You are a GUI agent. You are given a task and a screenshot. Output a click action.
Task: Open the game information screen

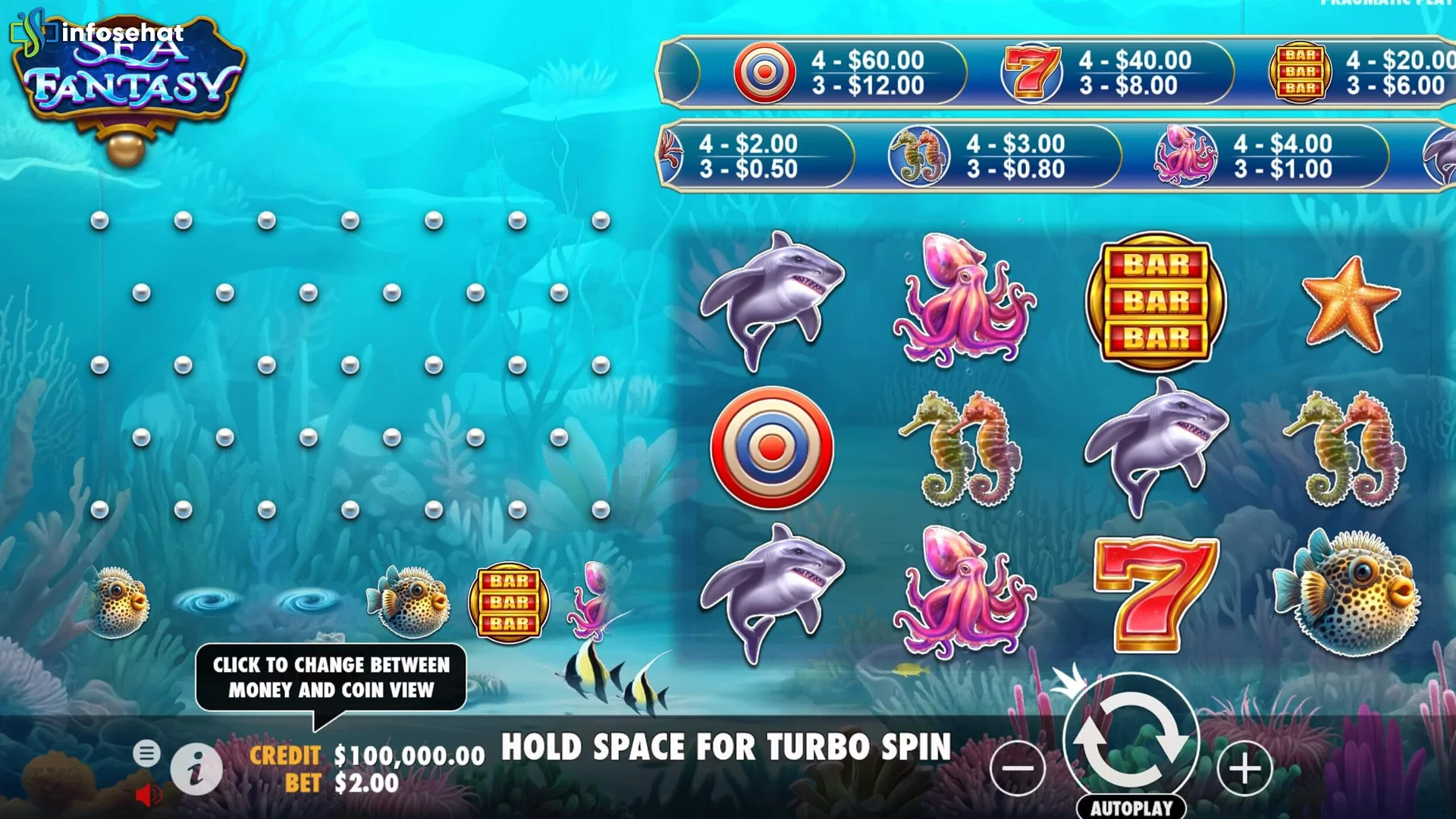click(196, 768)
